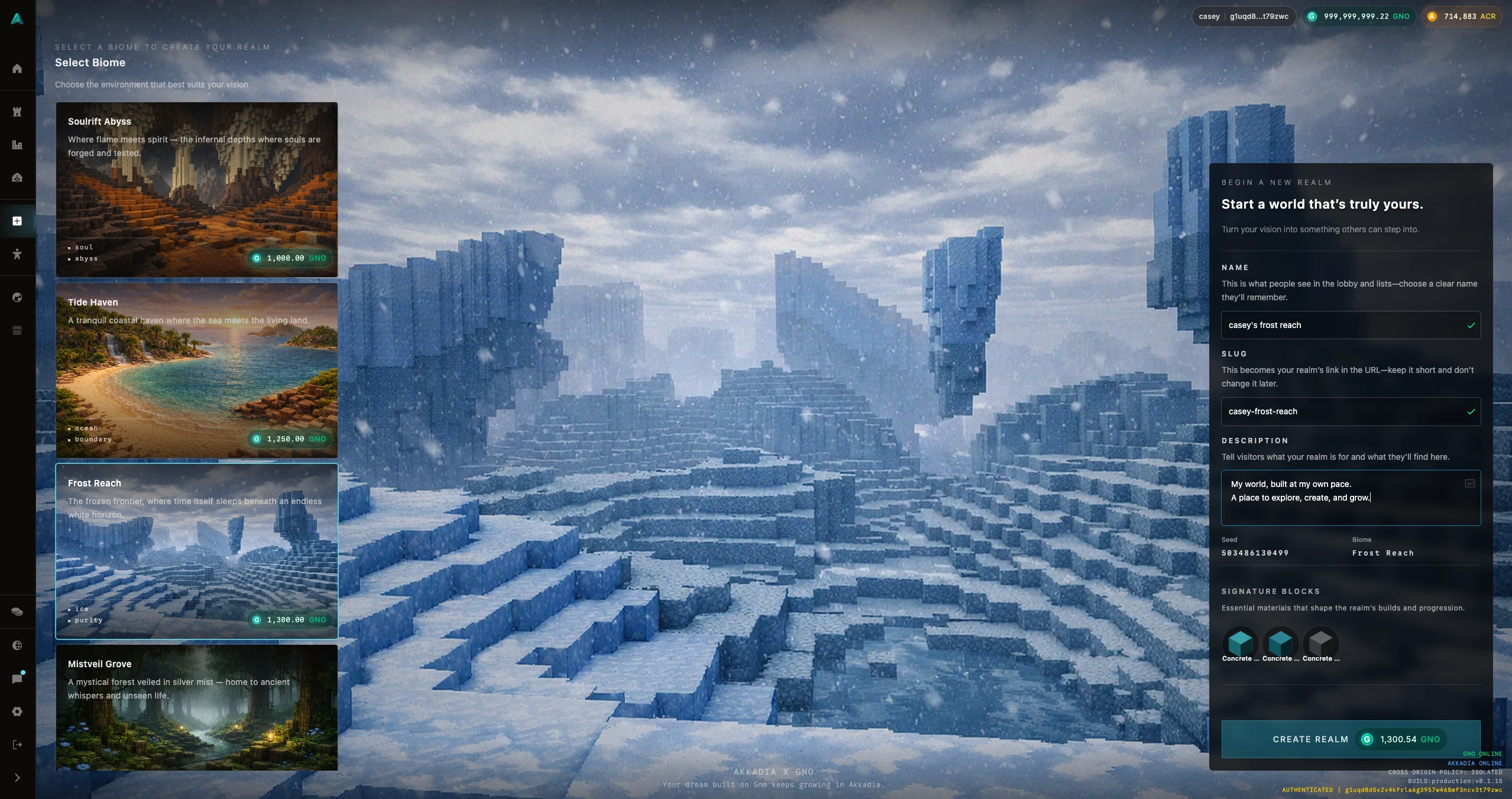This screenshot has width=1512, height=799.
Task: Open the city buildings panel from sidebar
Action: pyautogui.click(x=17, y=145)
